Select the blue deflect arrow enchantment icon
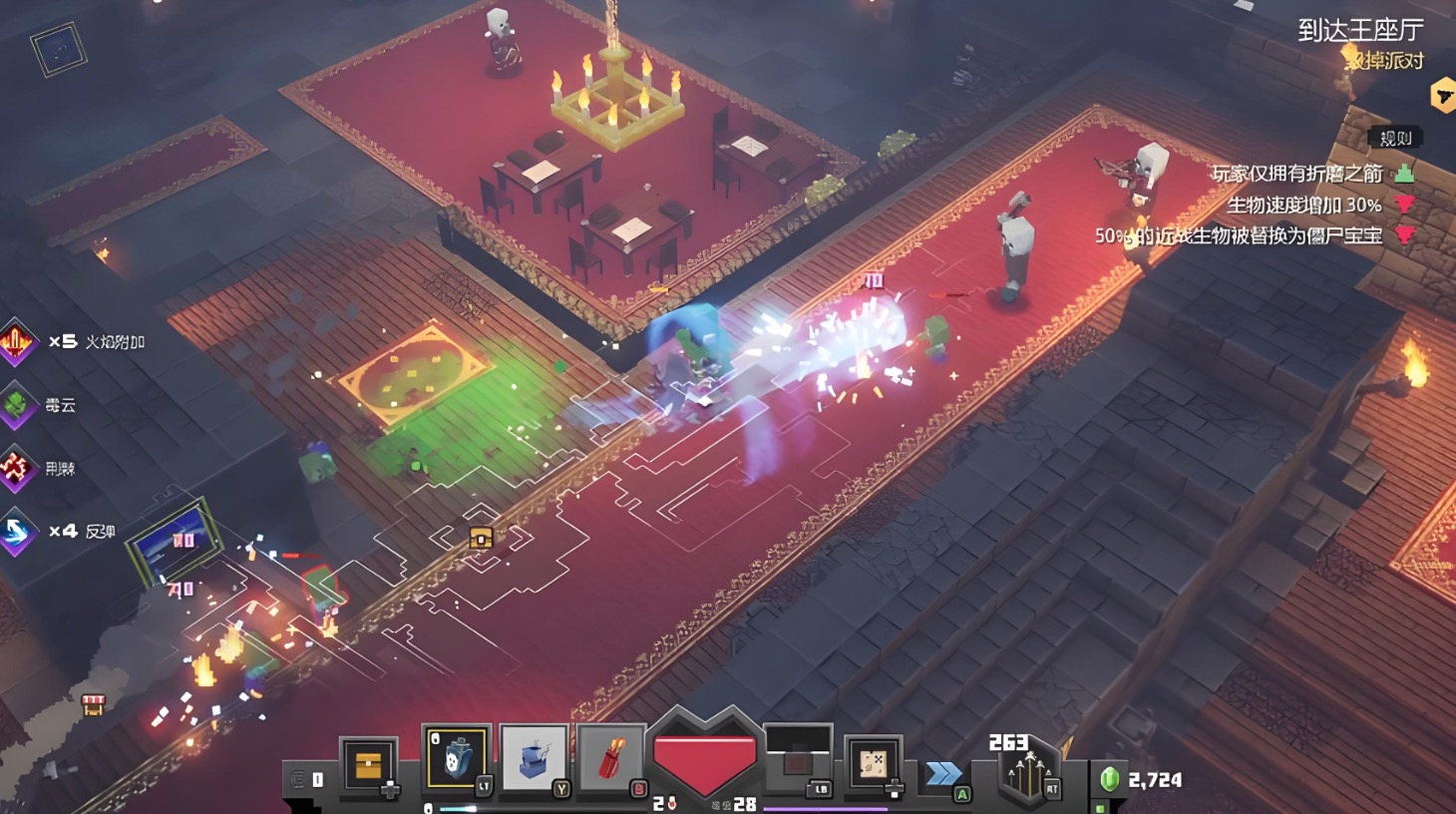 pos(17,532)
